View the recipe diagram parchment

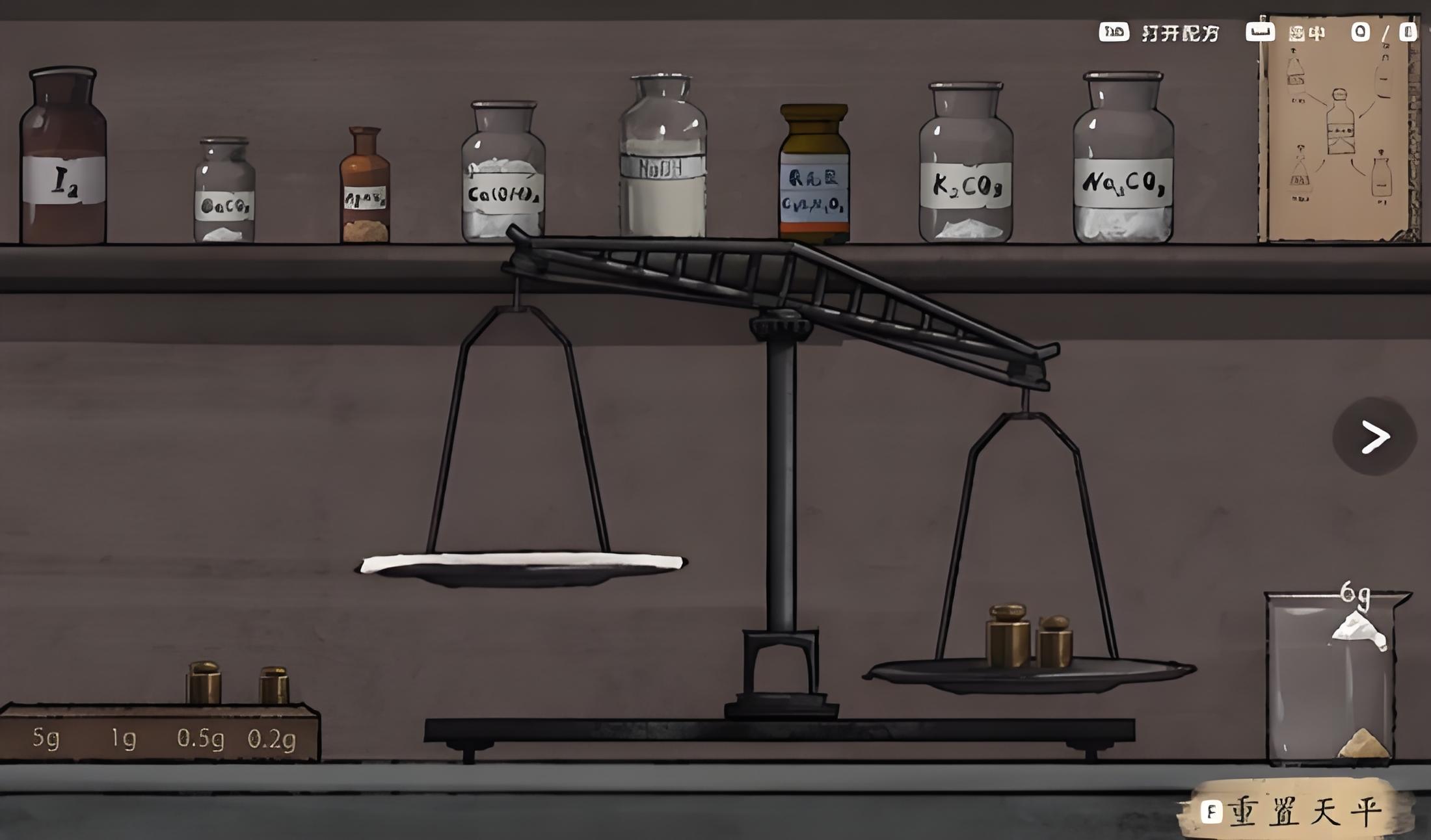click(x=1339, y=130)
